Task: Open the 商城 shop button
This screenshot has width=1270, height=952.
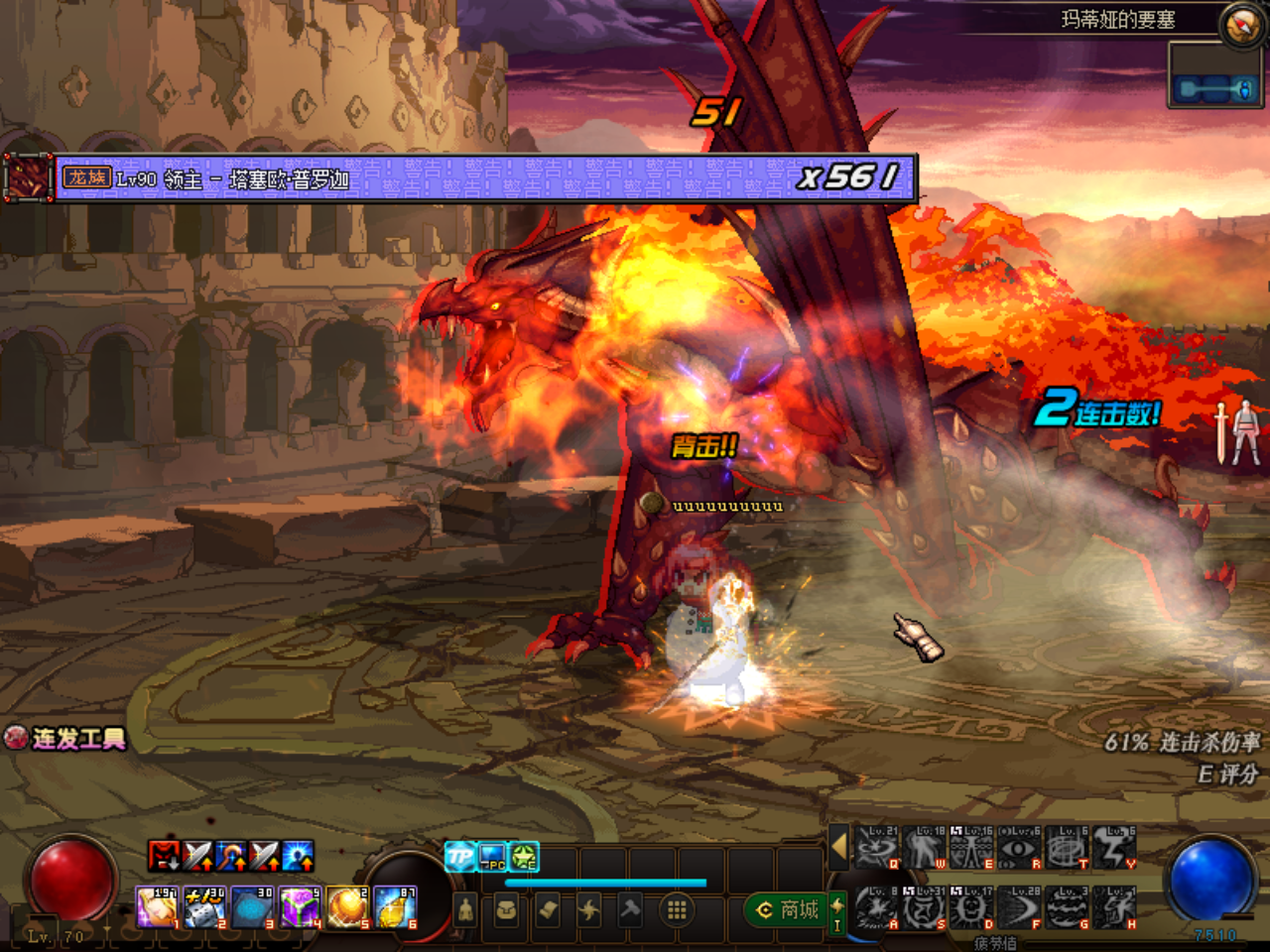Action: pos(789,909)
